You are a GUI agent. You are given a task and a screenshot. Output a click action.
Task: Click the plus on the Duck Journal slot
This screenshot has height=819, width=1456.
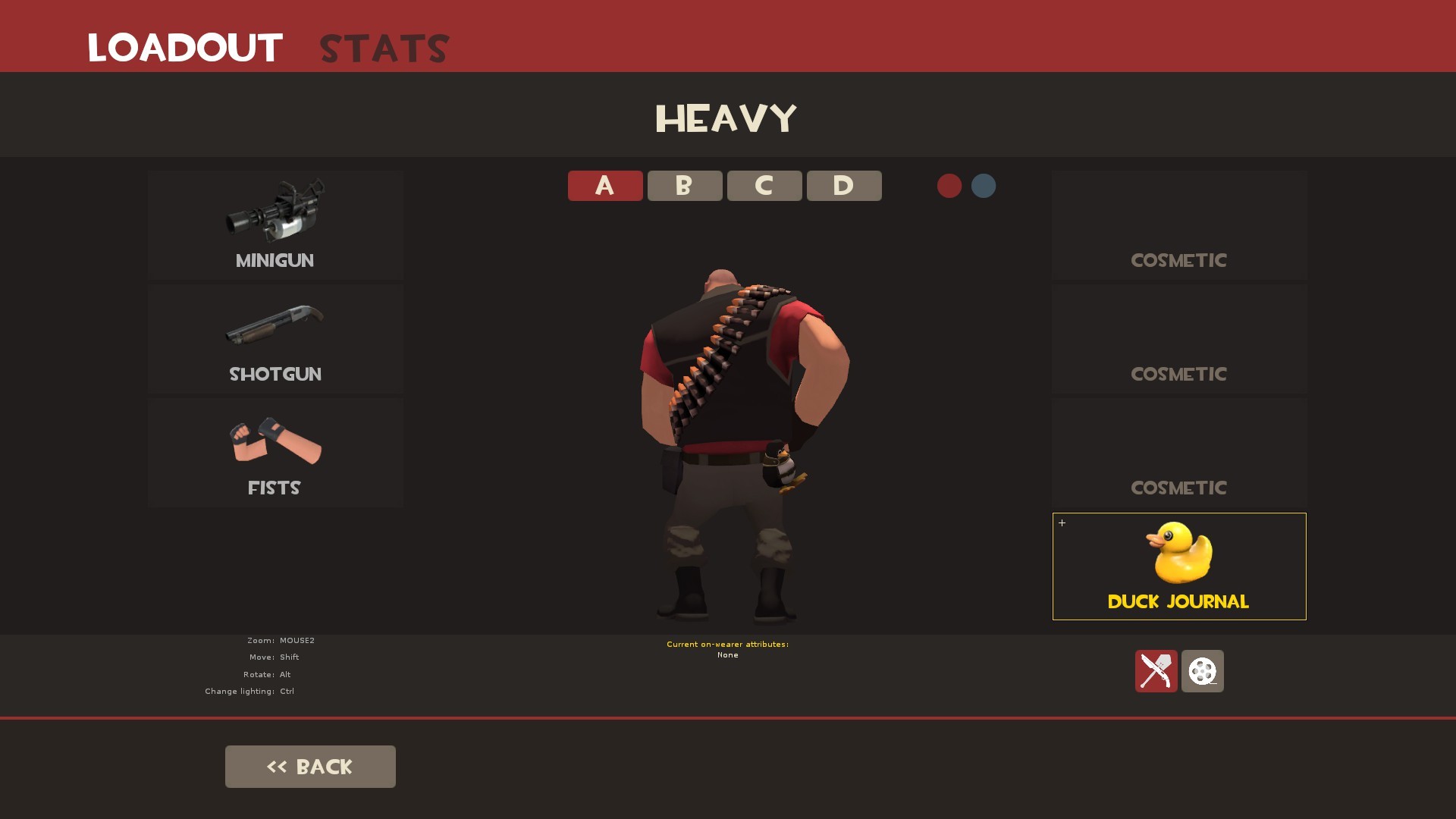point(1062,522)
